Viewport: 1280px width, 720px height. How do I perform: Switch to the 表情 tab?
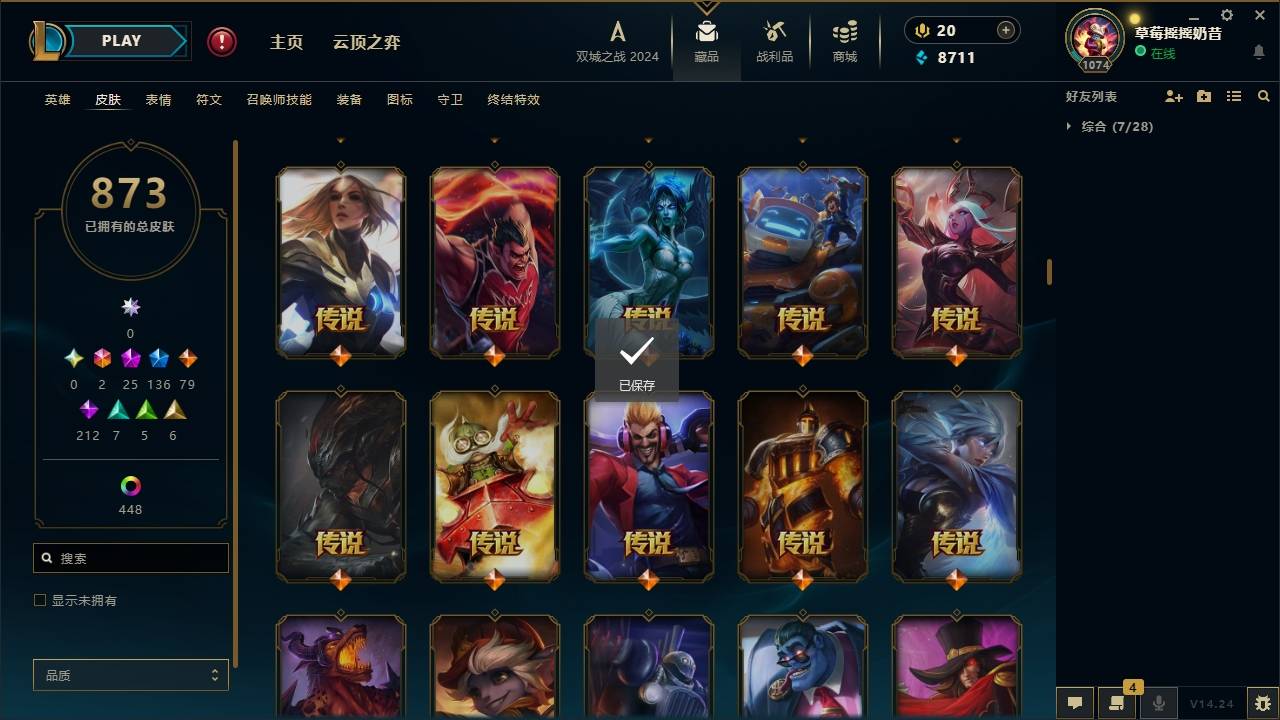(159, 99)
